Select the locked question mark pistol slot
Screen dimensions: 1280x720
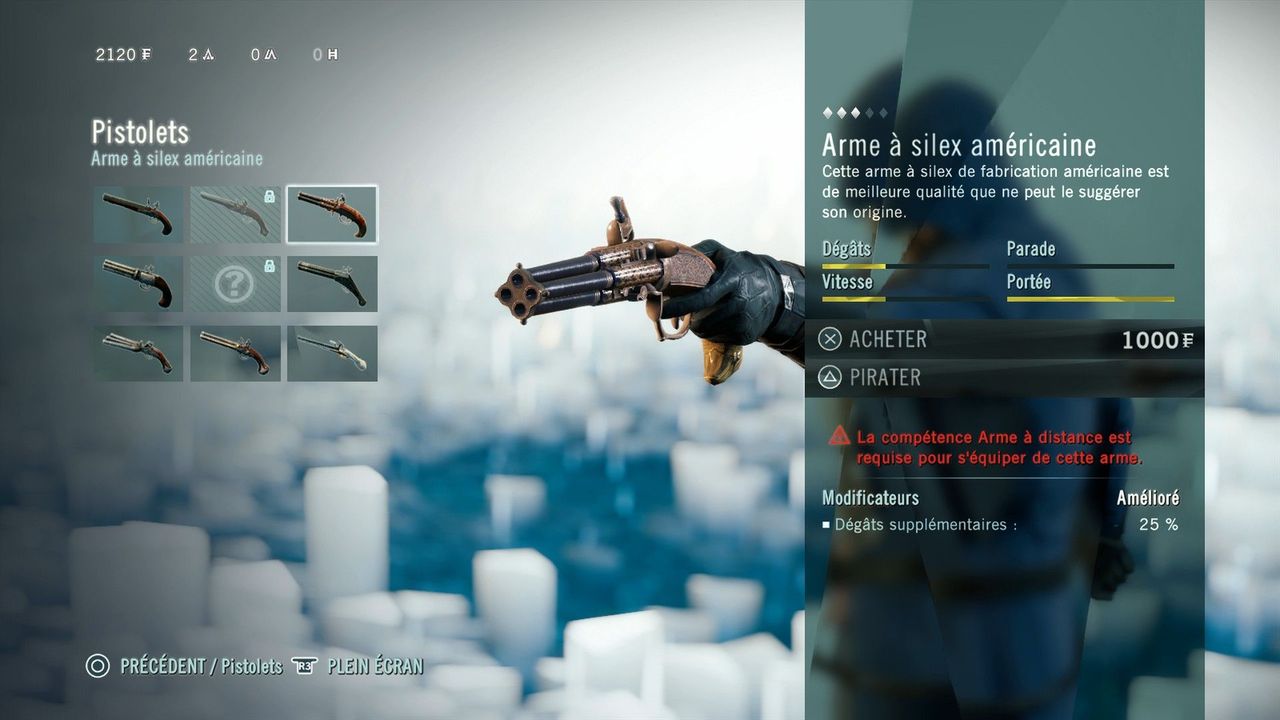coord(235,284)
